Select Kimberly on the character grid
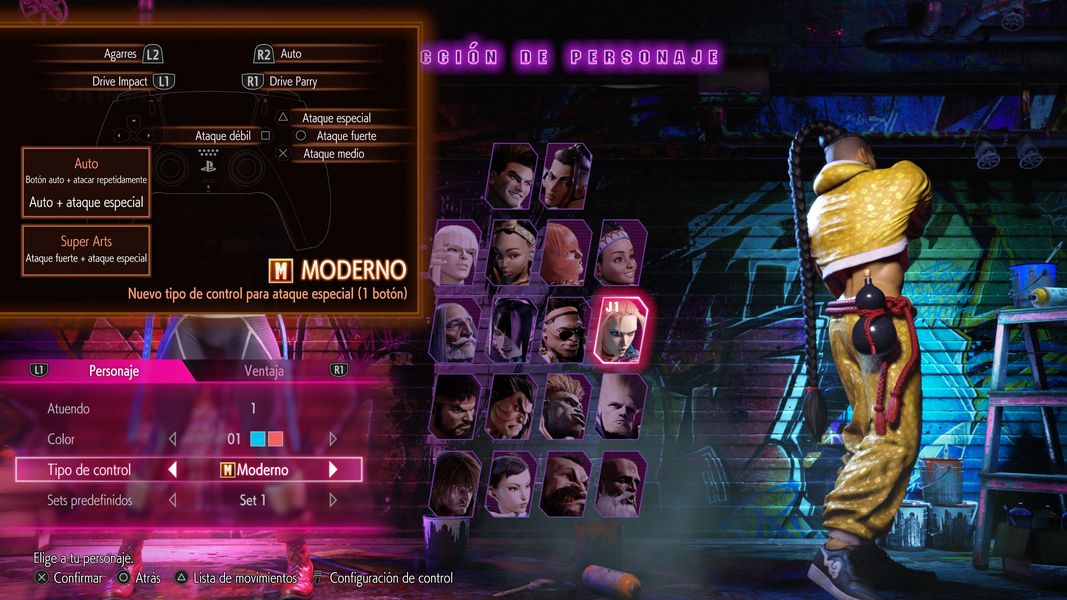This screenshot has height=600, width=1067. [511, 253]
